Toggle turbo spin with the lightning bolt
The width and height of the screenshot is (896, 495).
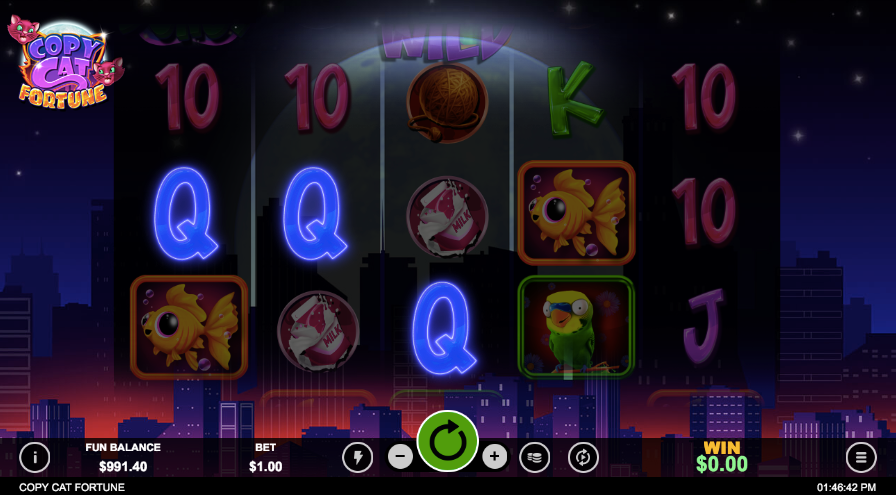tap(357, 457)
